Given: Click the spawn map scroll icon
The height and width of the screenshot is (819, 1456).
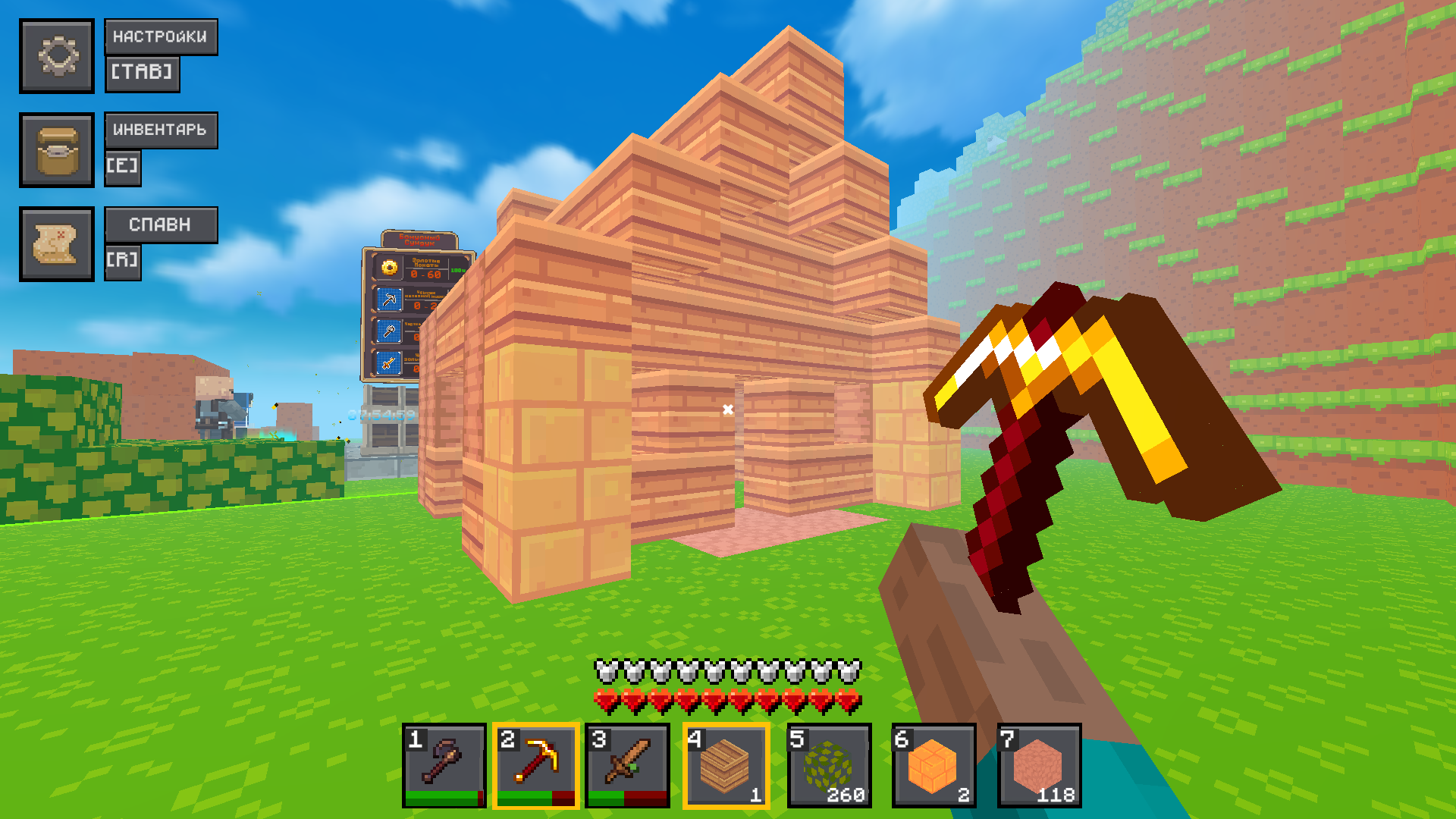Looking at the screenshot, I should click(x=57, y=243).
